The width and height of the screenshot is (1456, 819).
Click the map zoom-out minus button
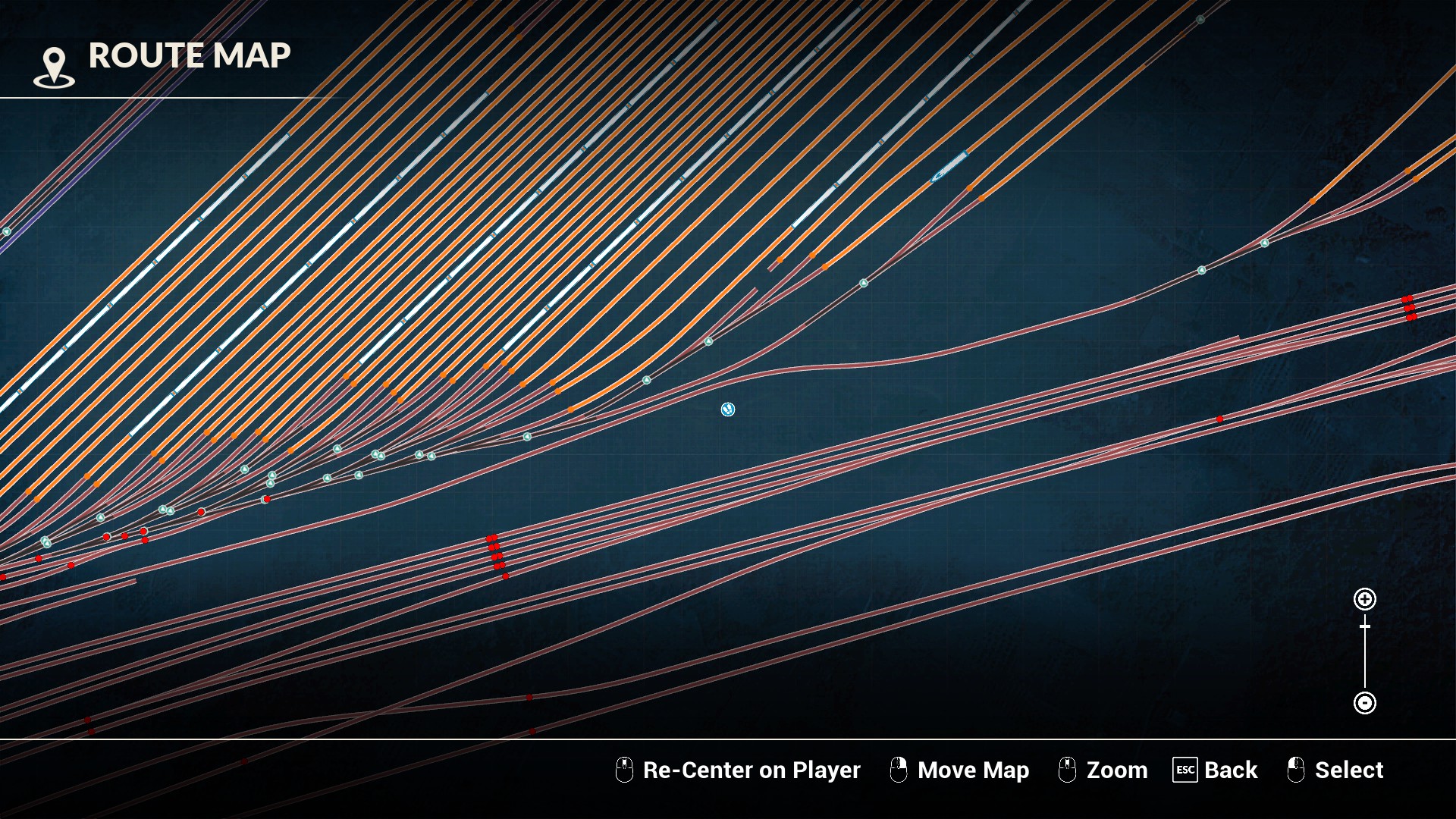pyautogui.click(x=1365, y=703)
